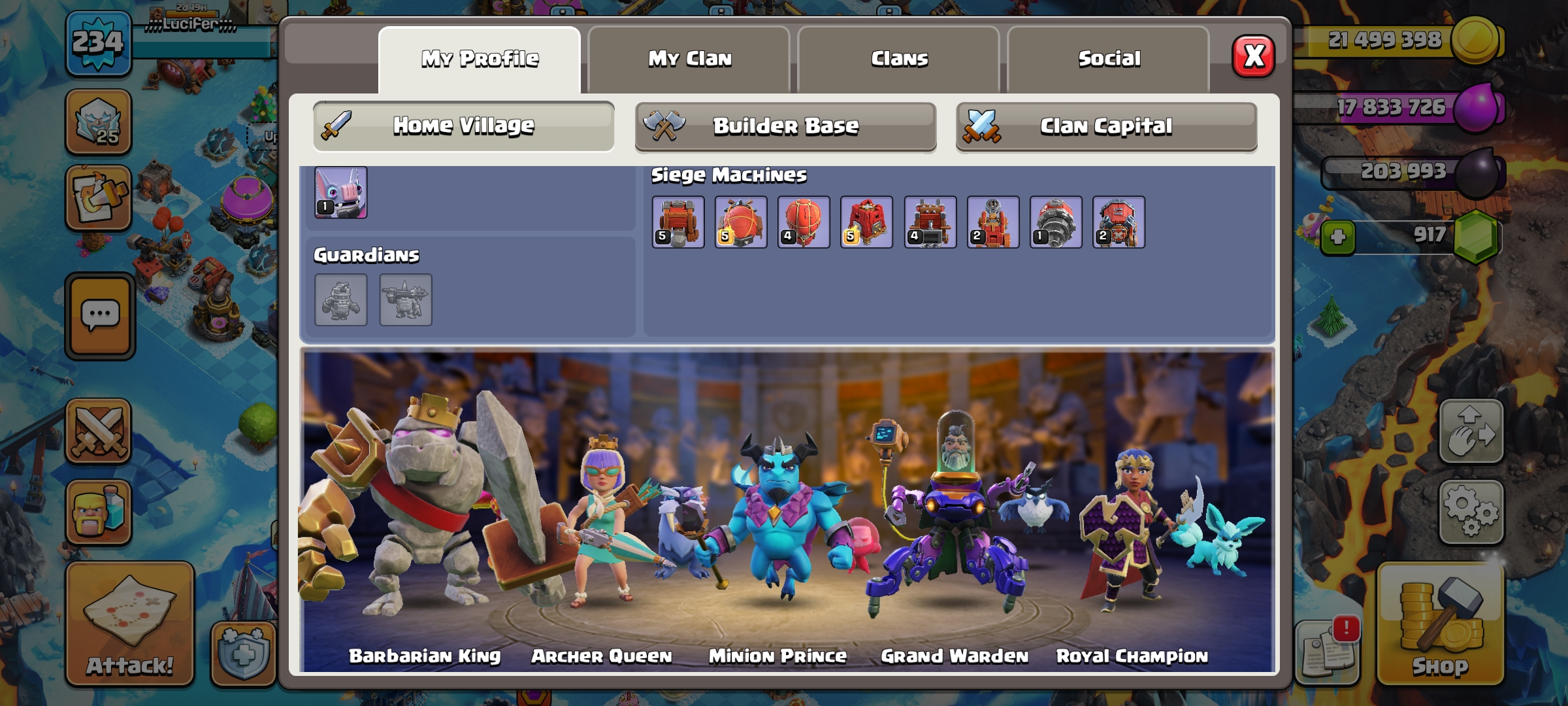Open the news papers with red alert
This screenshot has height=706, width=1568.
point(1327,650)
